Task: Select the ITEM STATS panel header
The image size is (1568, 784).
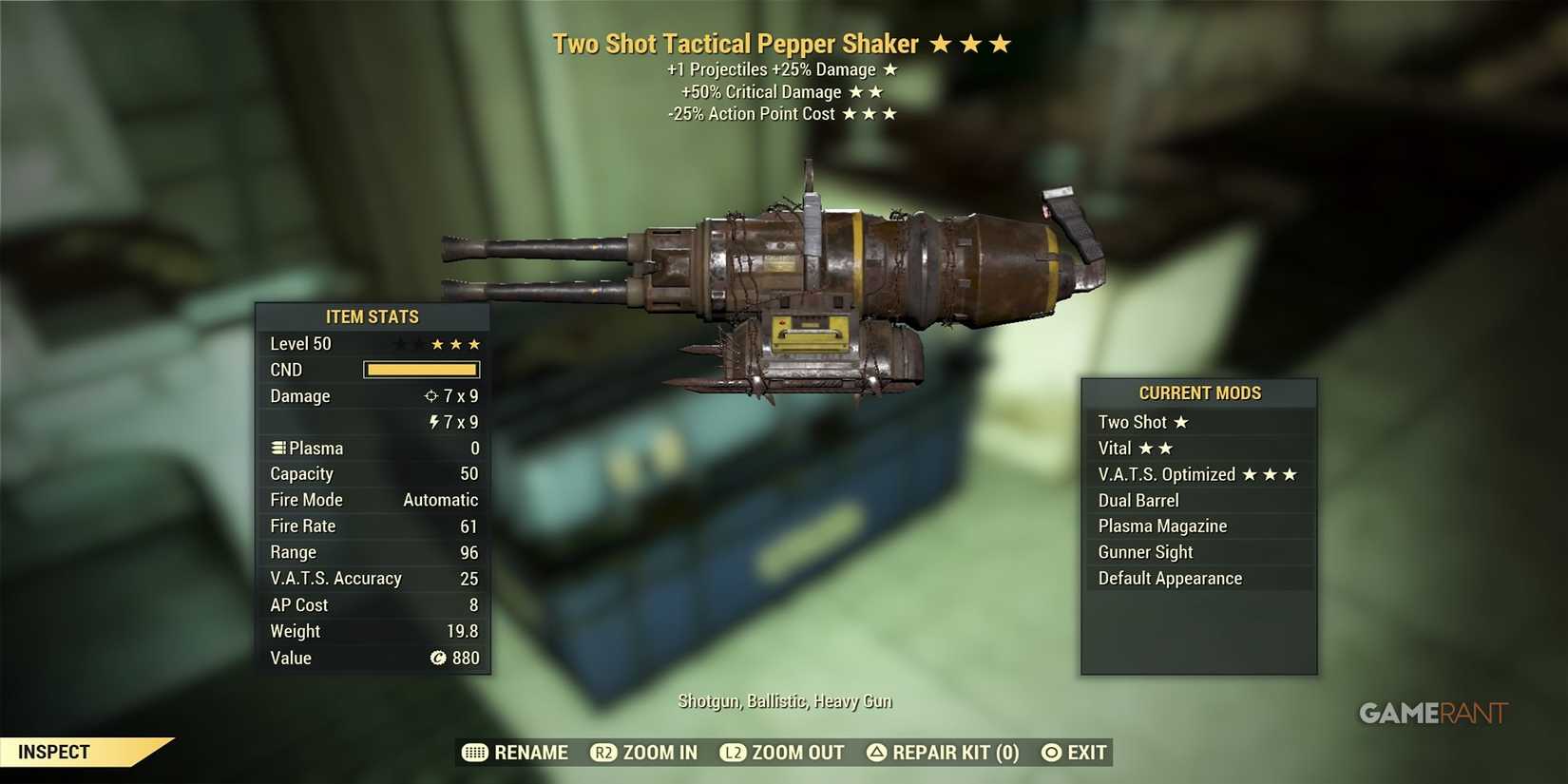Action: tap(373, 316)
